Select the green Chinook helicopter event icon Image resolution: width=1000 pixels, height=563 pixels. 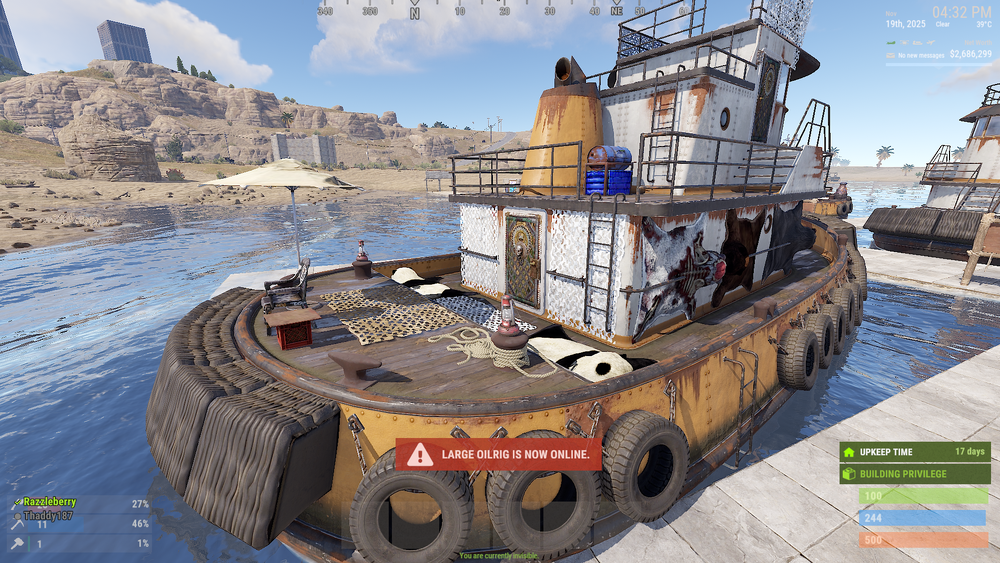click(x=891, y=42)
